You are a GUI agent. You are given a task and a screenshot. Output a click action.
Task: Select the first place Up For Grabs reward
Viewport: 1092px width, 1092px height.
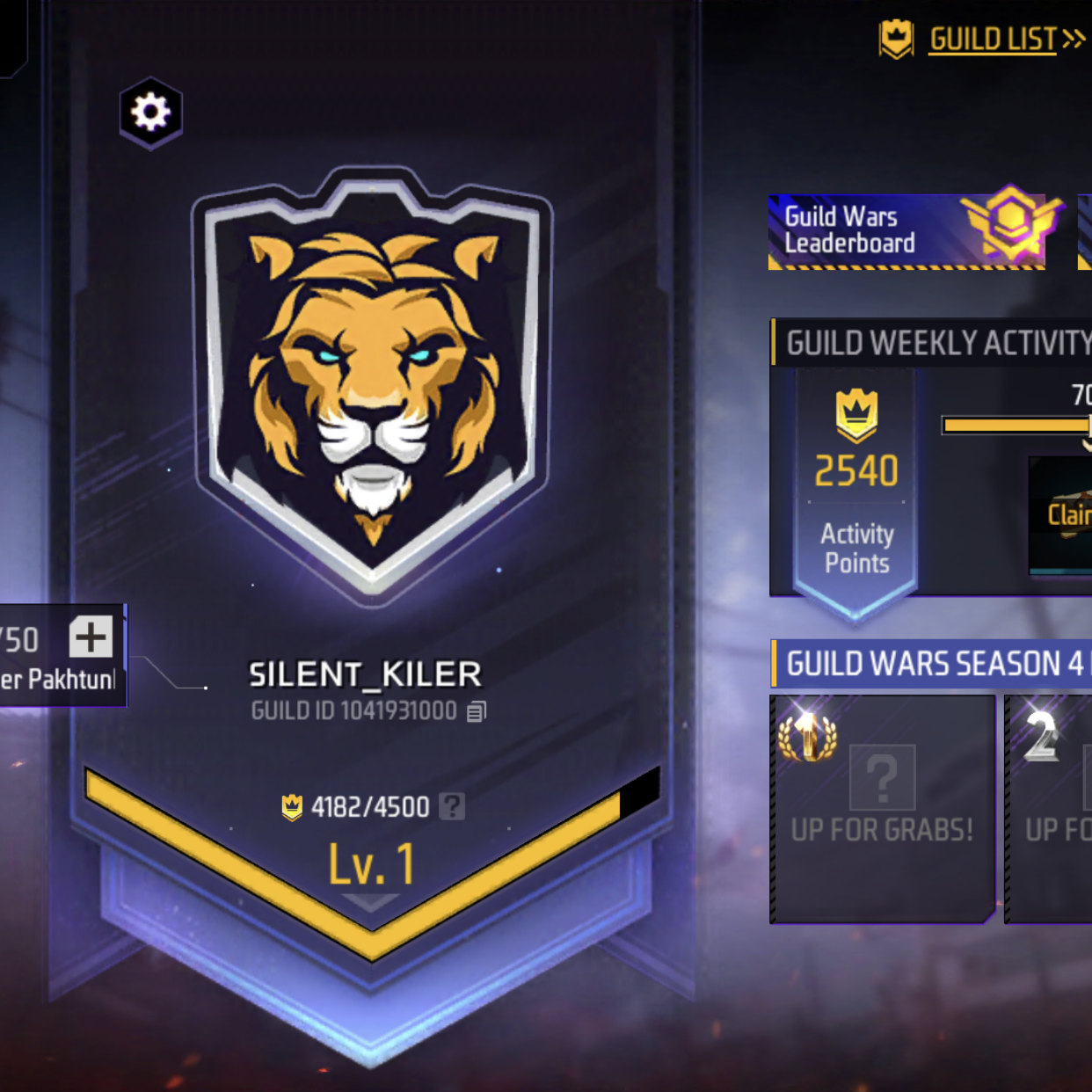882,809
